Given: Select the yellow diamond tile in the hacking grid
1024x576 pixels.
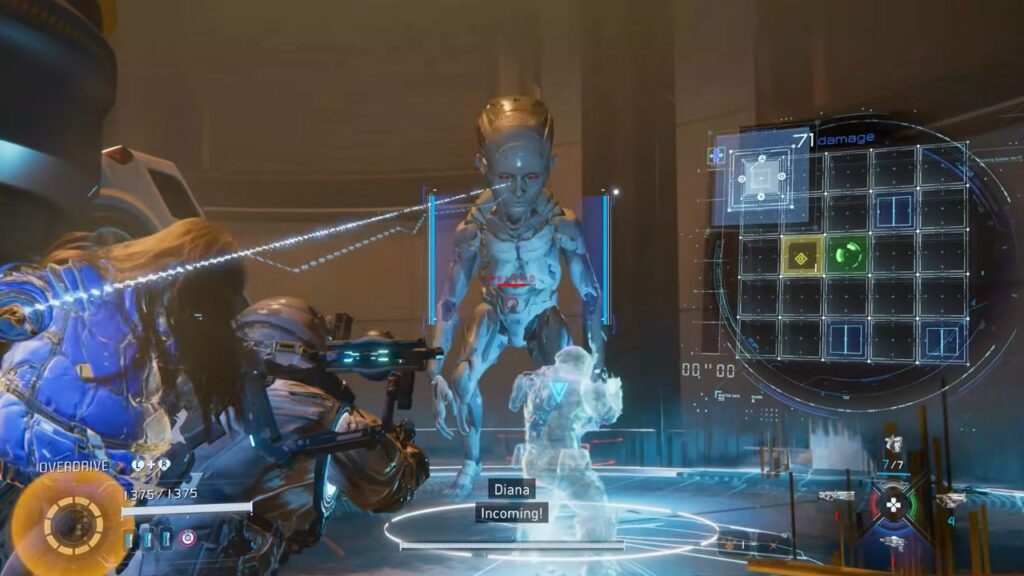Looking at the screenshot, I should [802, 256].
